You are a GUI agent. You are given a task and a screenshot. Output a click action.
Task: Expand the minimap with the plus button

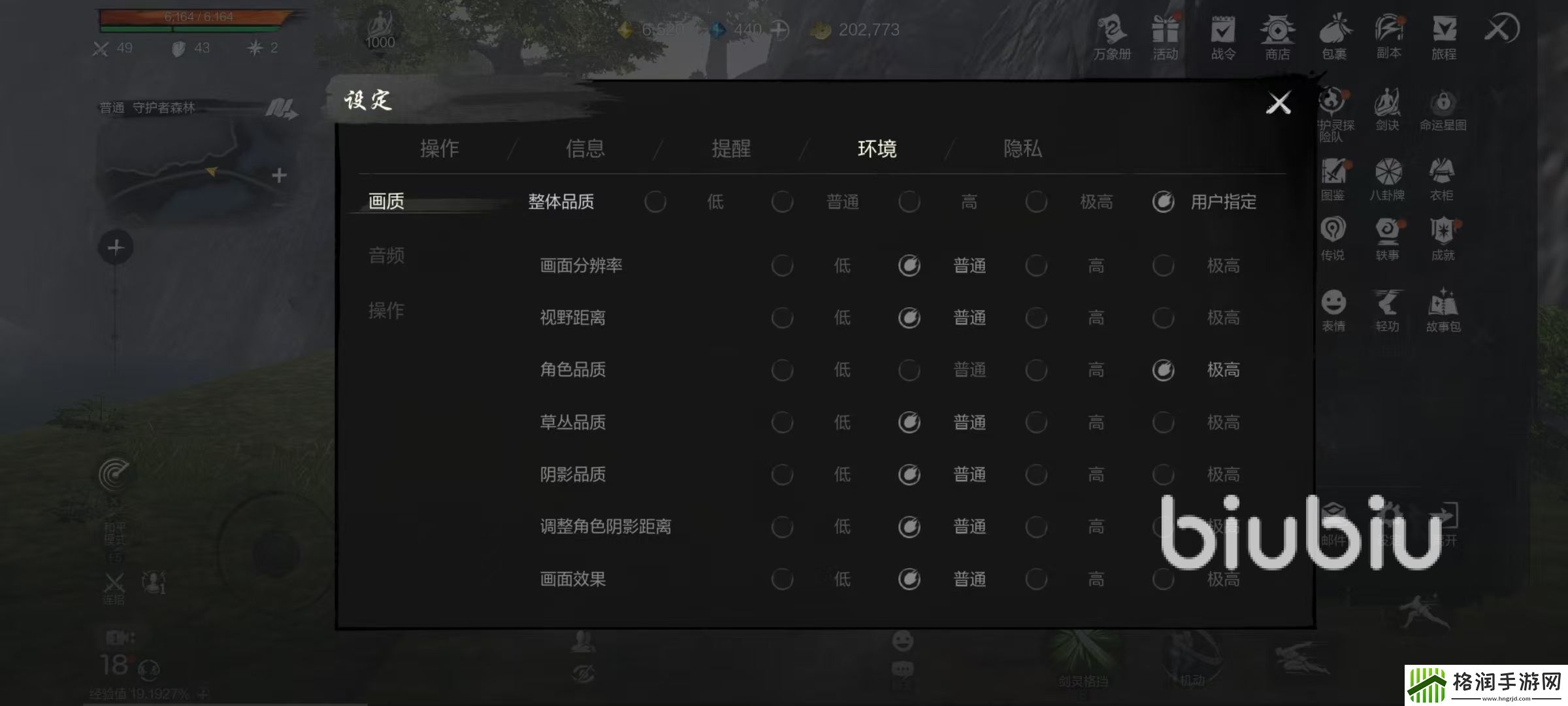(x=280, y=175)
